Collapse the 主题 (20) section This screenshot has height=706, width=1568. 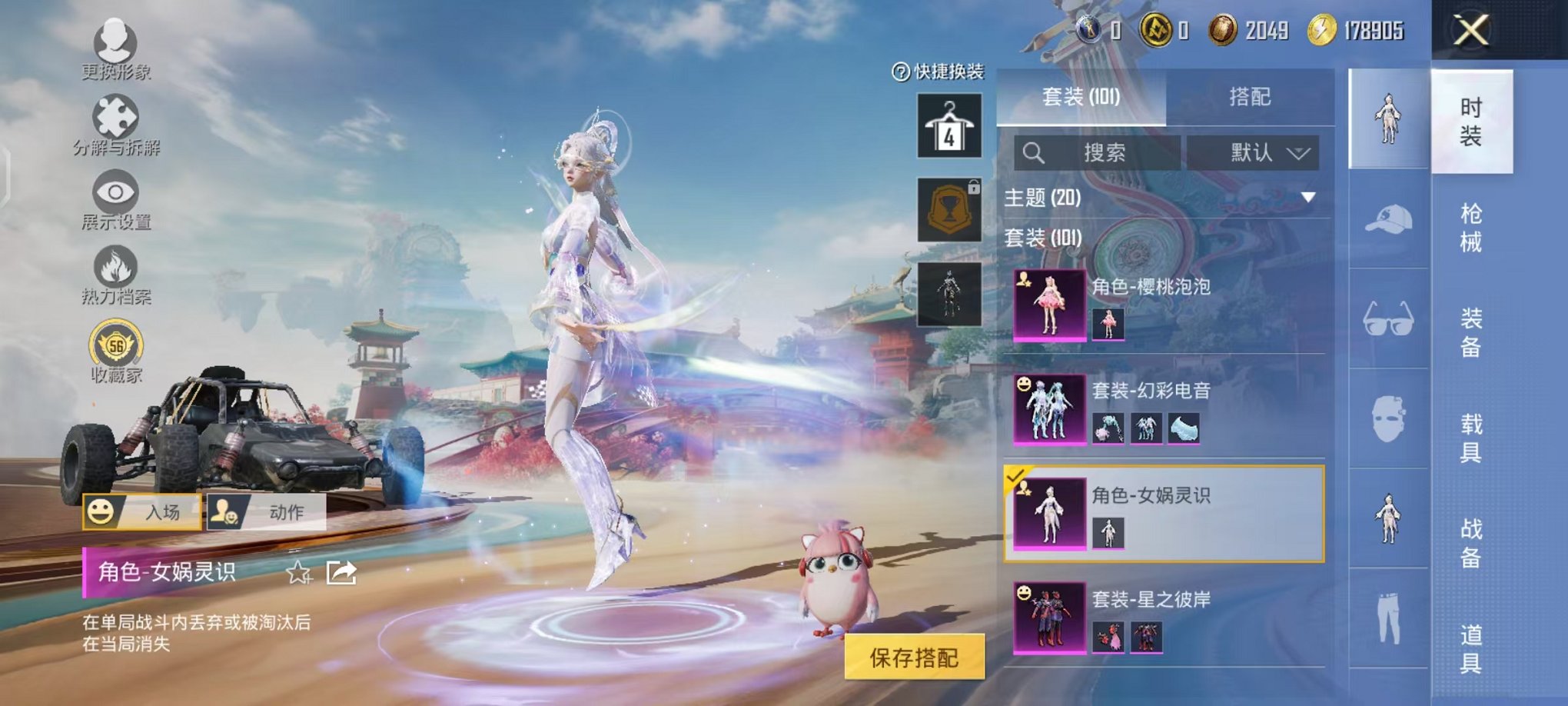click(x=1307, y=196)
